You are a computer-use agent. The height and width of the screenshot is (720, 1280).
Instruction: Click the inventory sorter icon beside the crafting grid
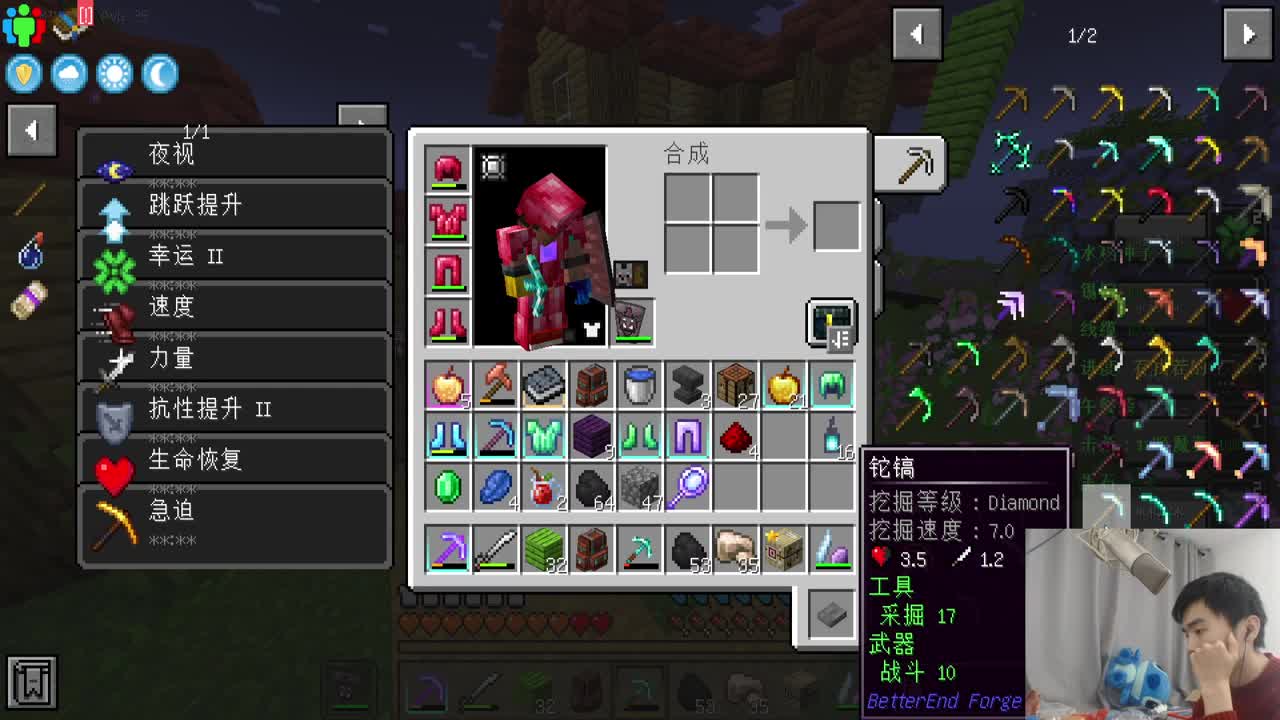pos(828,324)
